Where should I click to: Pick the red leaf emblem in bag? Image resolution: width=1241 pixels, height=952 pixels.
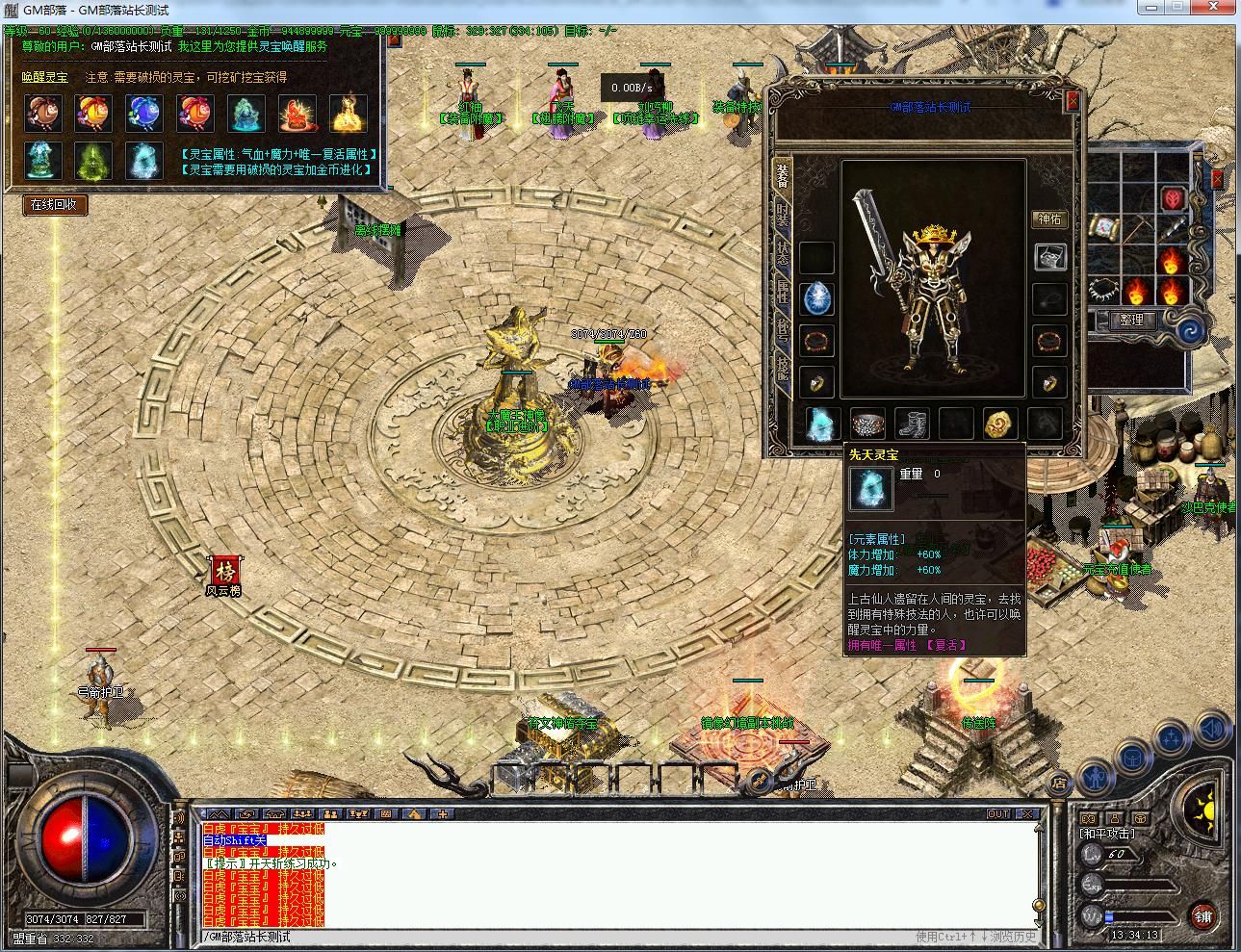point(1175,199)
